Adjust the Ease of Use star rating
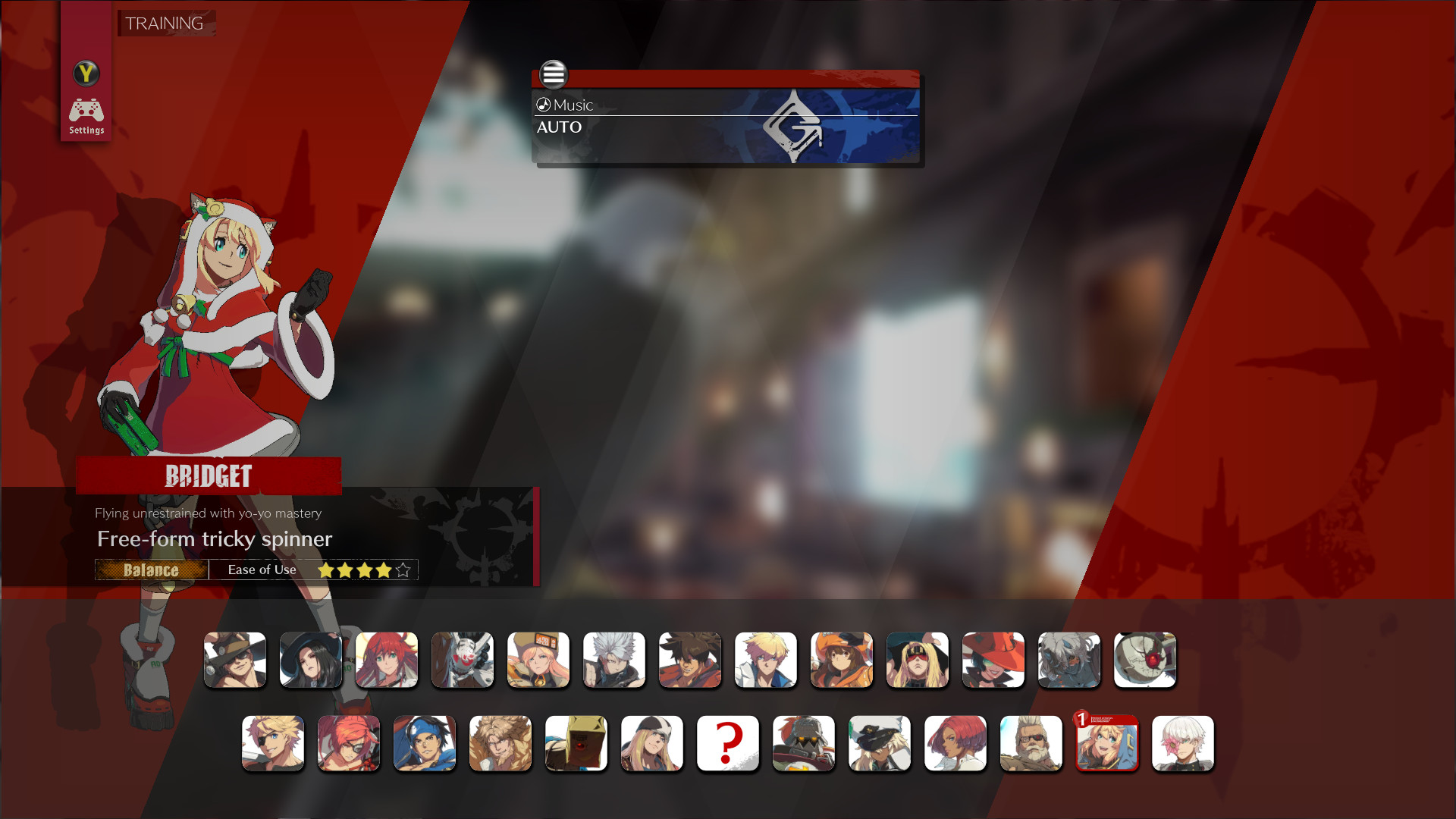 point(363,569)
